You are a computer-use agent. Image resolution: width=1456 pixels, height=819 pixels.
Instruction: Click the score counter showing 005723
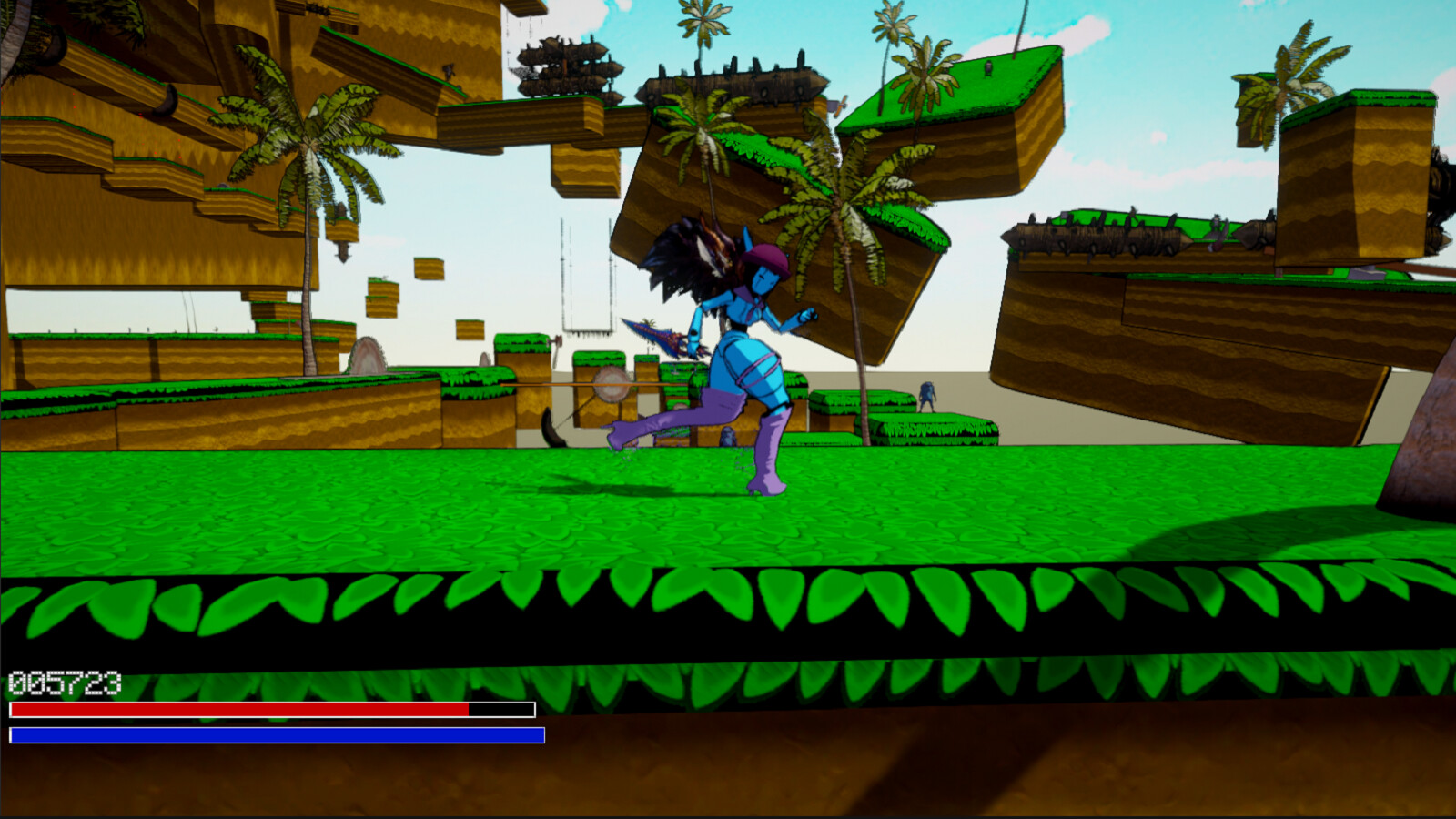click(64, 679)
